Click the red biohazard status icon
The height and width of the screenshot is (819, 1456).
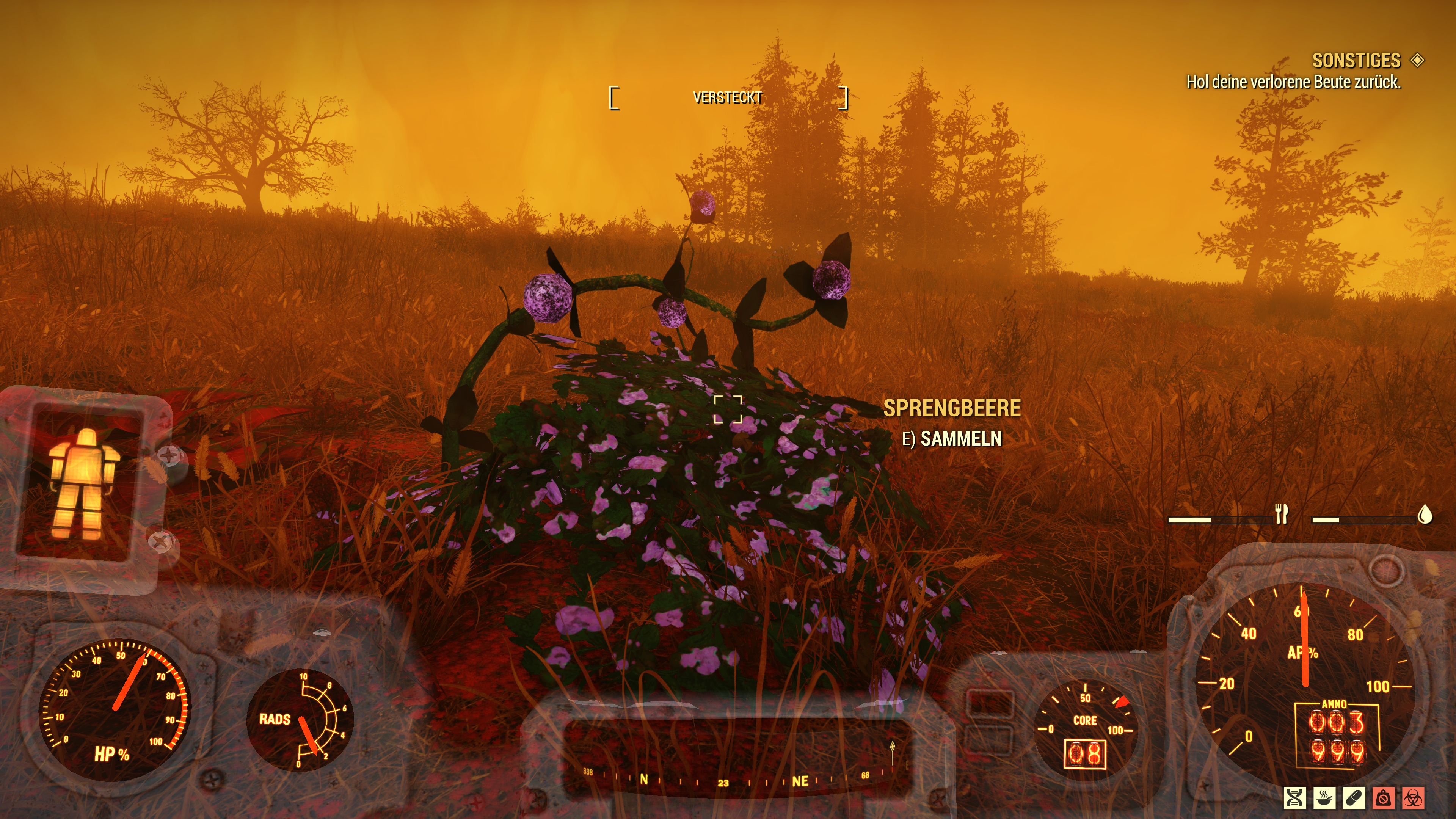point(1413,798)
